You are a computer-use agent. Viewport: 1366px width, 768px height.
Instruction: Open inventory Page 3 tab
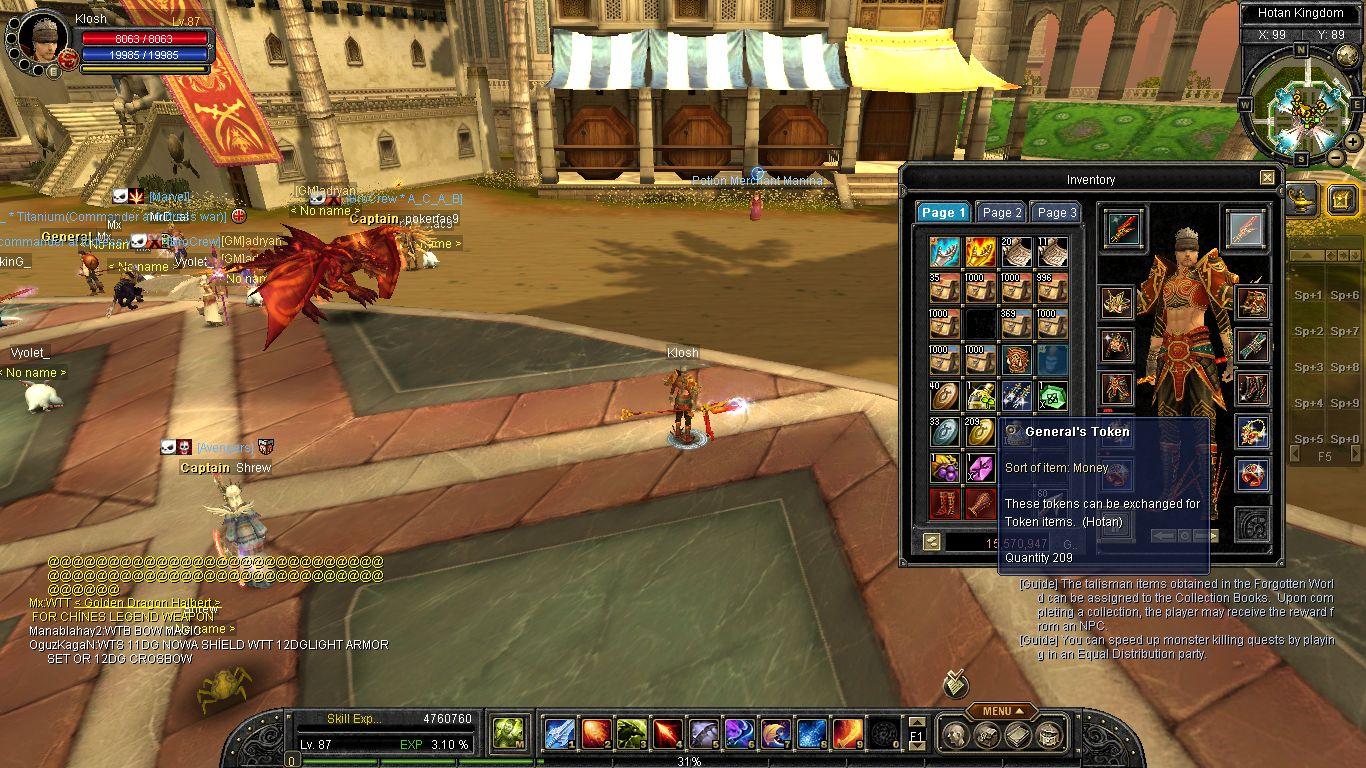[1056, 212]
